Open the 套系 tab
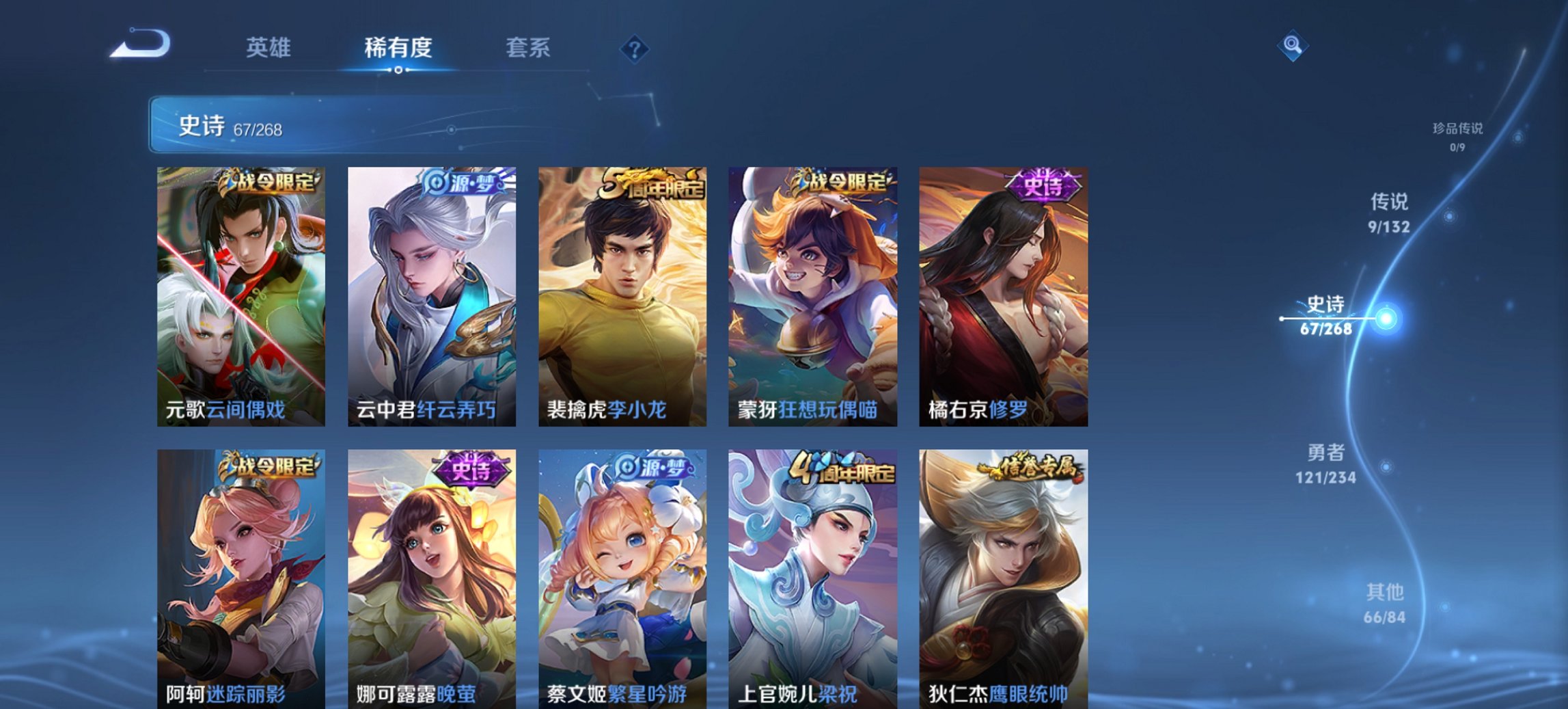Viewport: 1568px width, 709px height. pos(529,48)
